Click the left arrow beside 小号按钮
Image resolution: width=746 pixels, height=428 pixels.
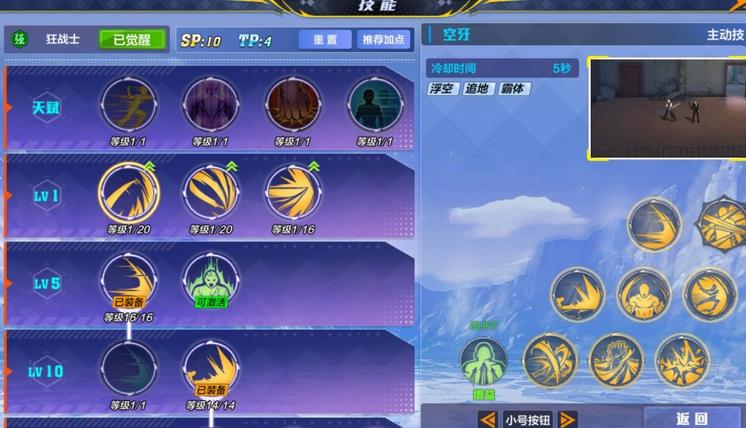pyautogui.click(x=488, y=419)
